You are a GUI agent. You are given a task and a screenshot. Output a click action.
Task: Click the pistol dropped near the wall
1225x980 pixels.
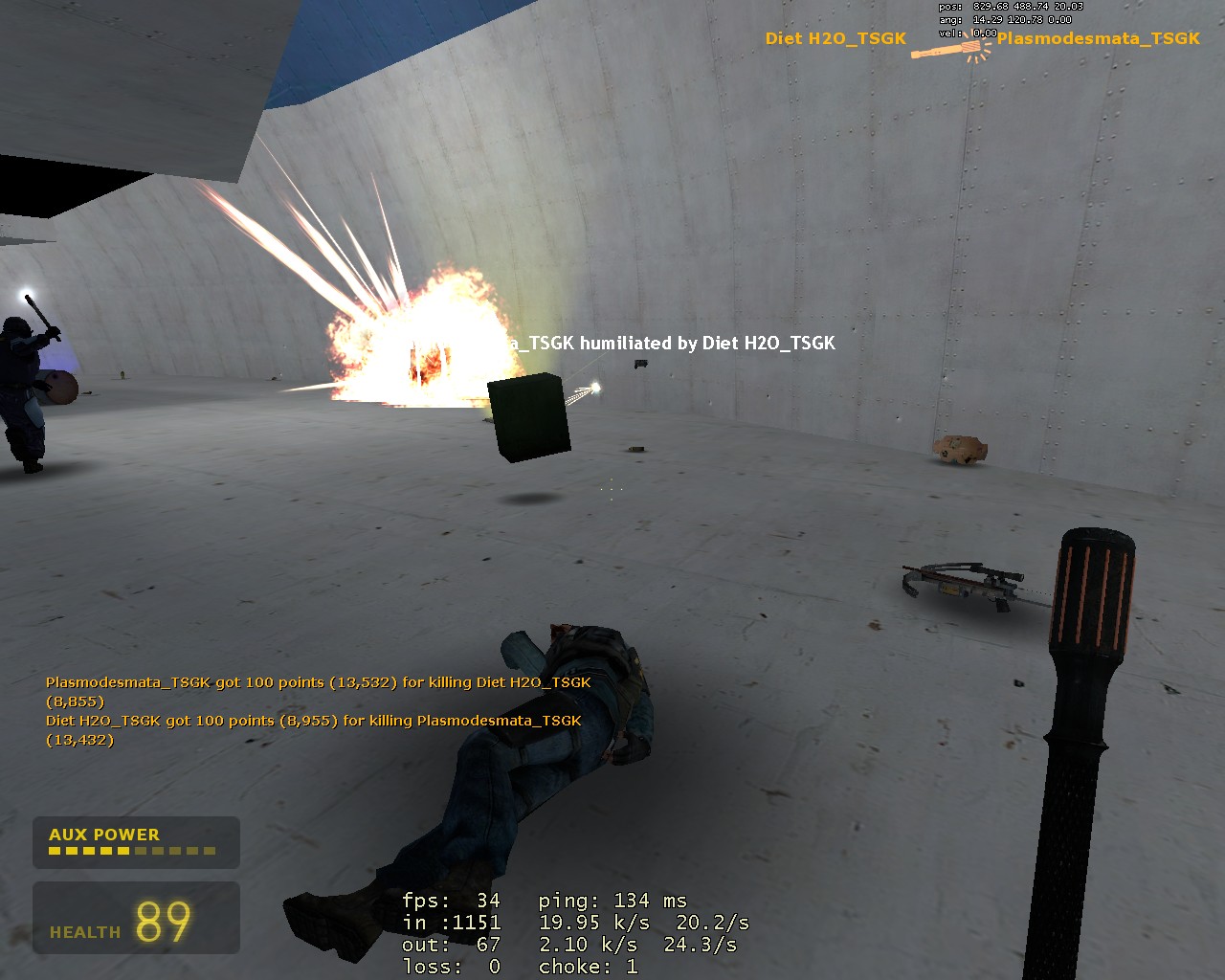(x=641, y=365)
